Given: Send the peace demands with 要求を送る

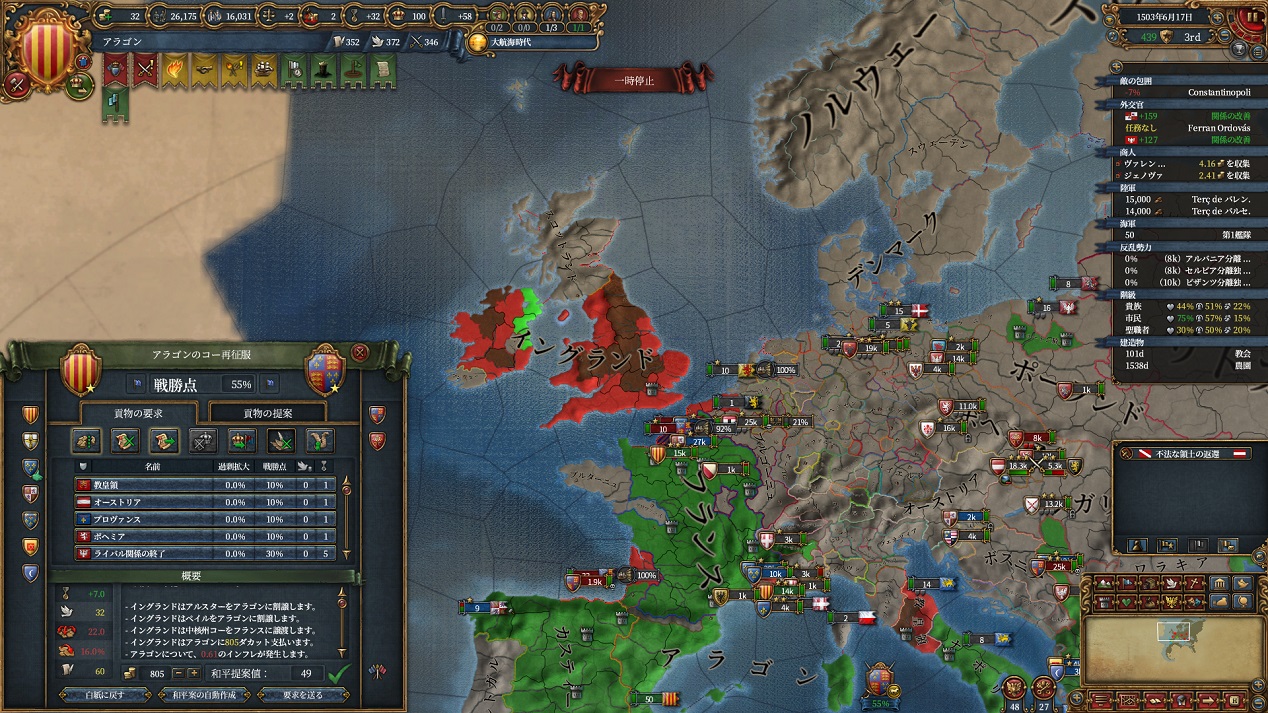Looking at the screenshot, I should [304, 695].
